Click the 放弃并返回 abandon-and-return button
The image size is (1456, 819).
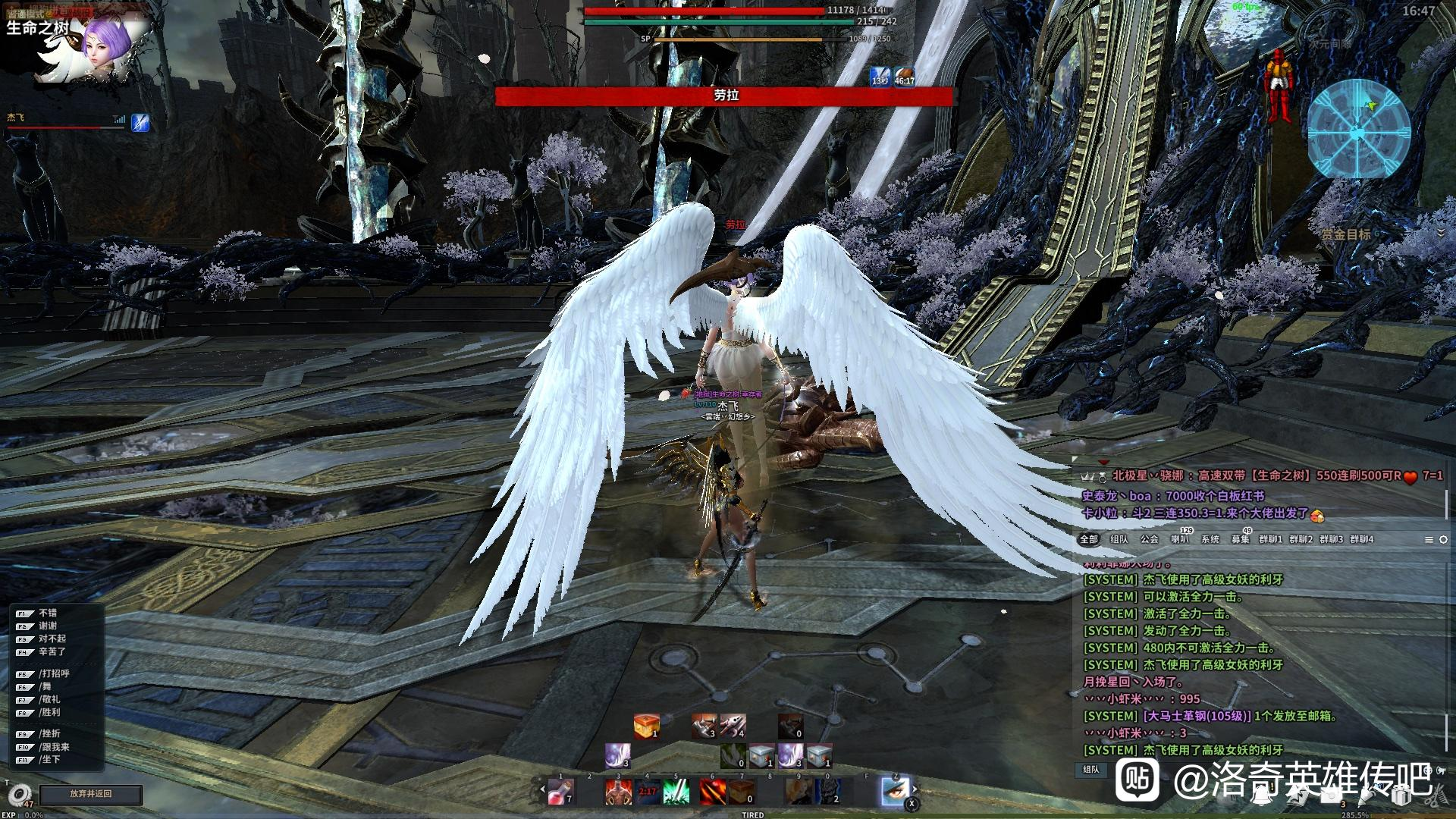[x=91, y=794]
